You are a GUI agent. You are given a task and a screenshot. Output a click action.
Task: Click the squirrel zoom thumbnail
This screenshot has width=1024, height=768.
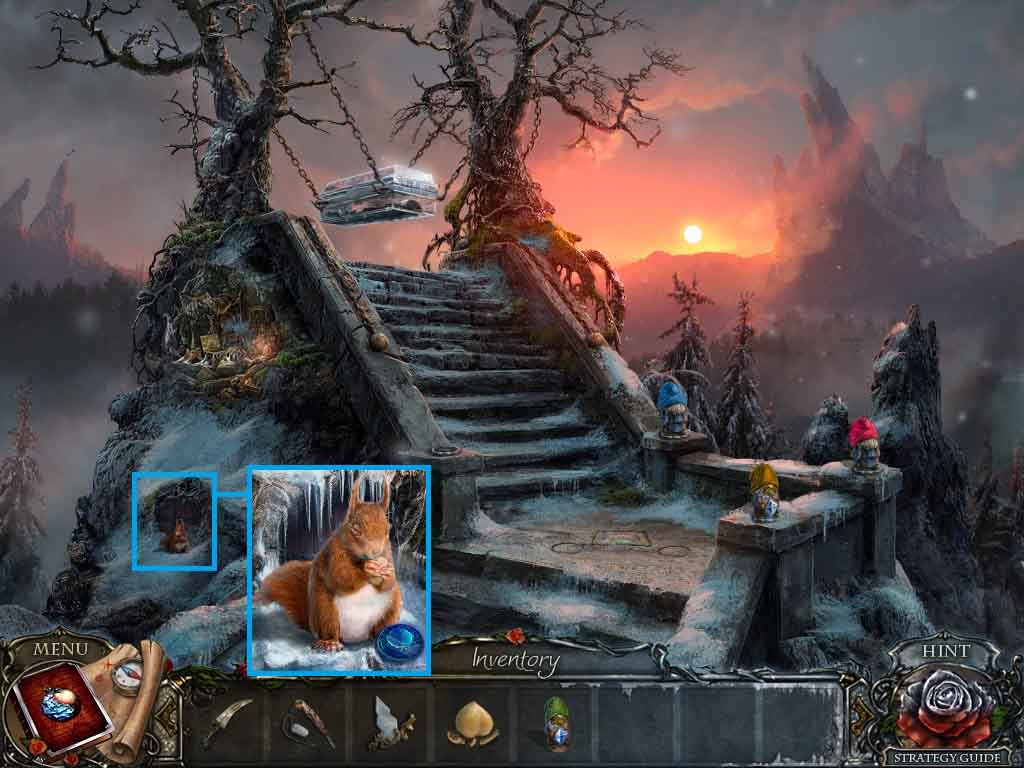174,521
